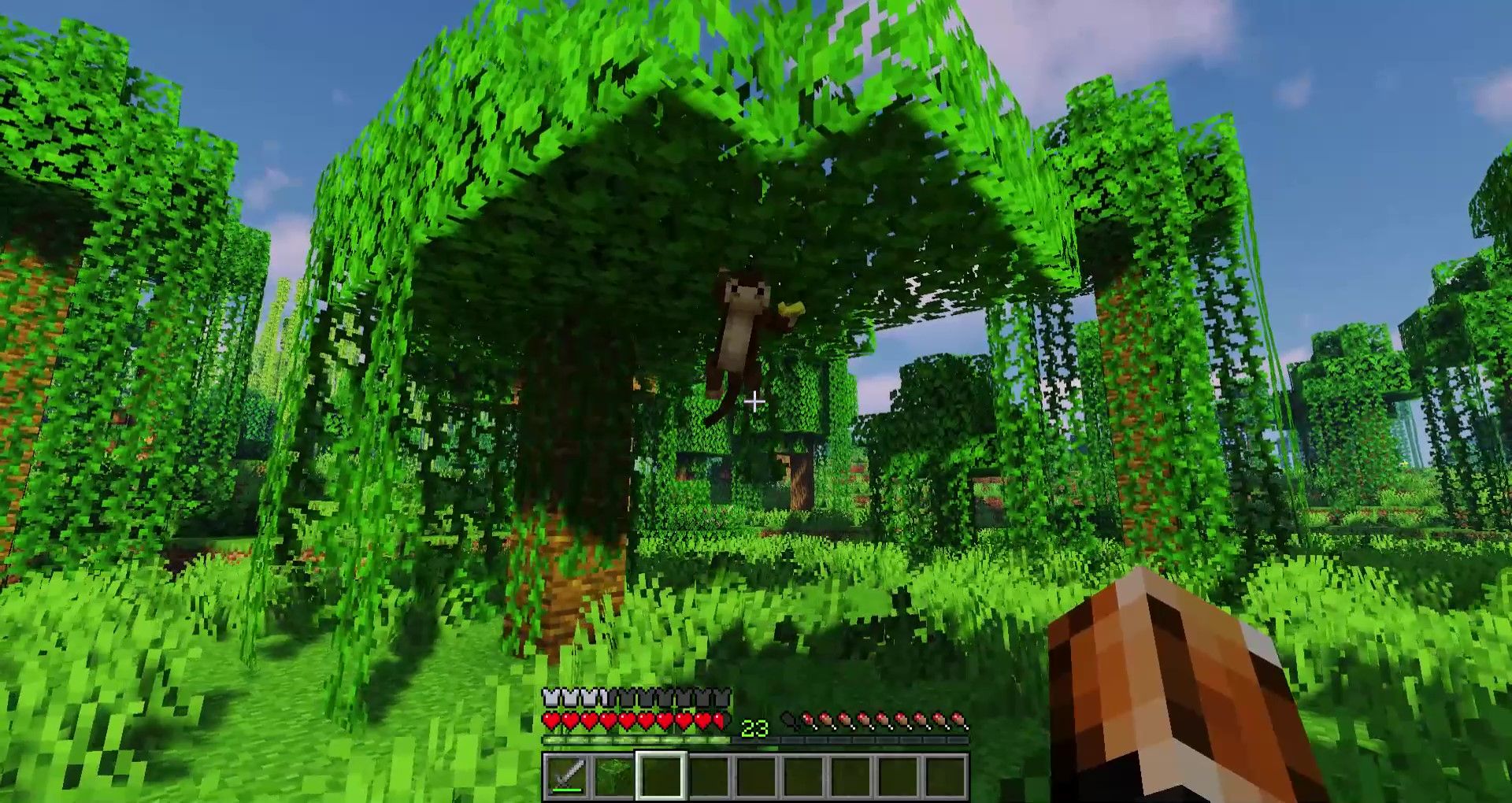Select the iron sword in hotbar slot one

568,777
